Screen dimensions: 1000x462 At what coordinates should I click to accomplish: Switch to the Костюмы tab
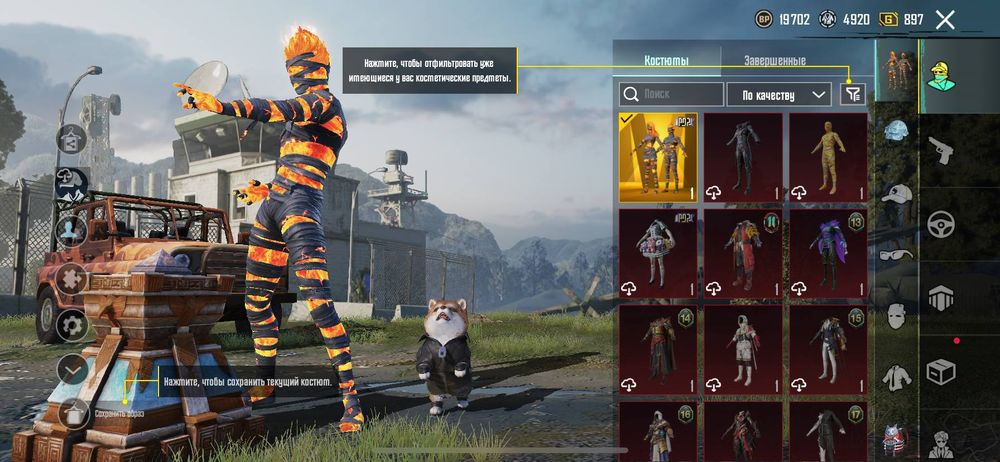pos(666,61)
